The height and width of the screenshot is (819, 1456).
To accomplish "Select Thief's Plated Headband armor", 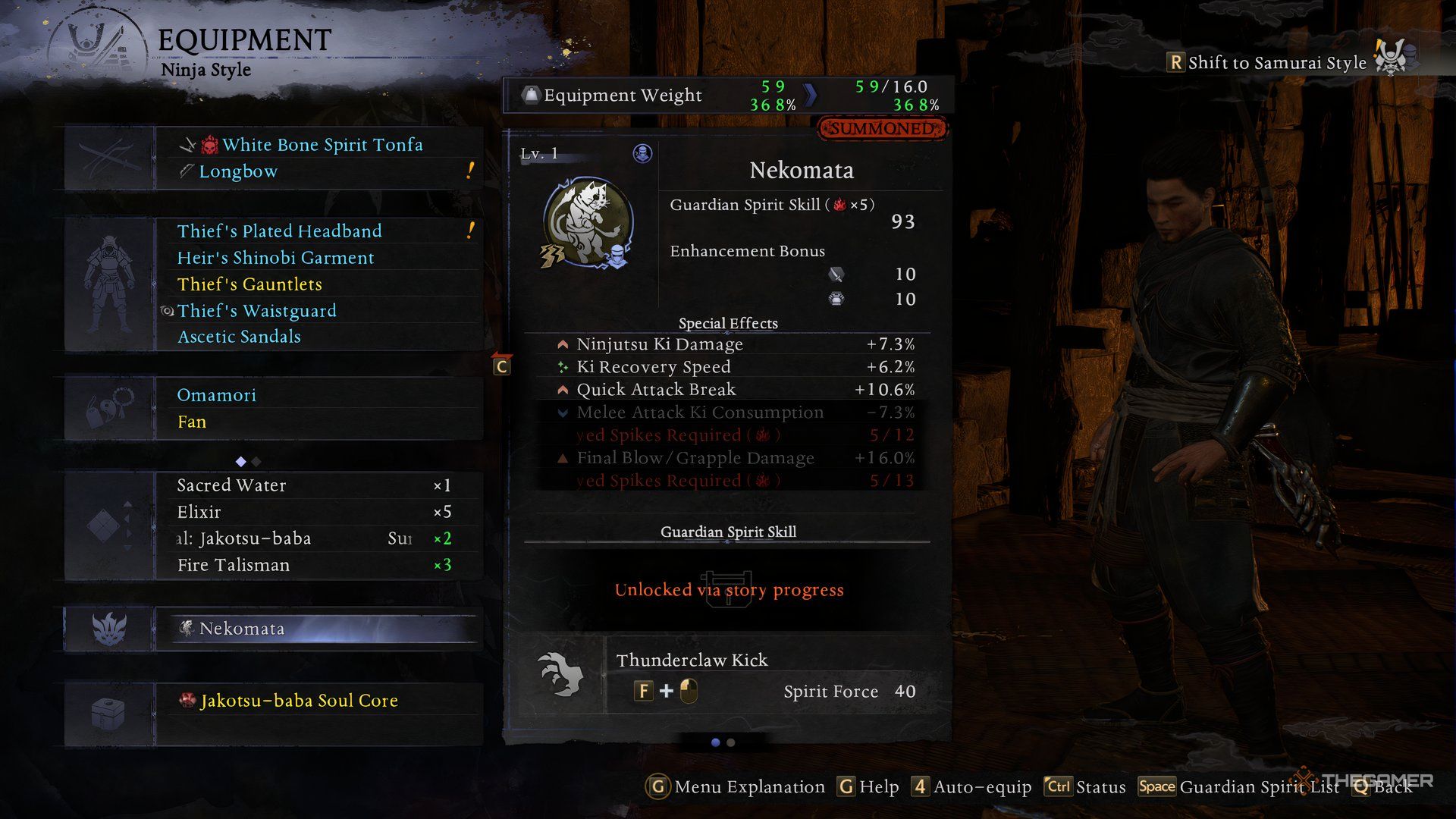I will coord(279,231).
